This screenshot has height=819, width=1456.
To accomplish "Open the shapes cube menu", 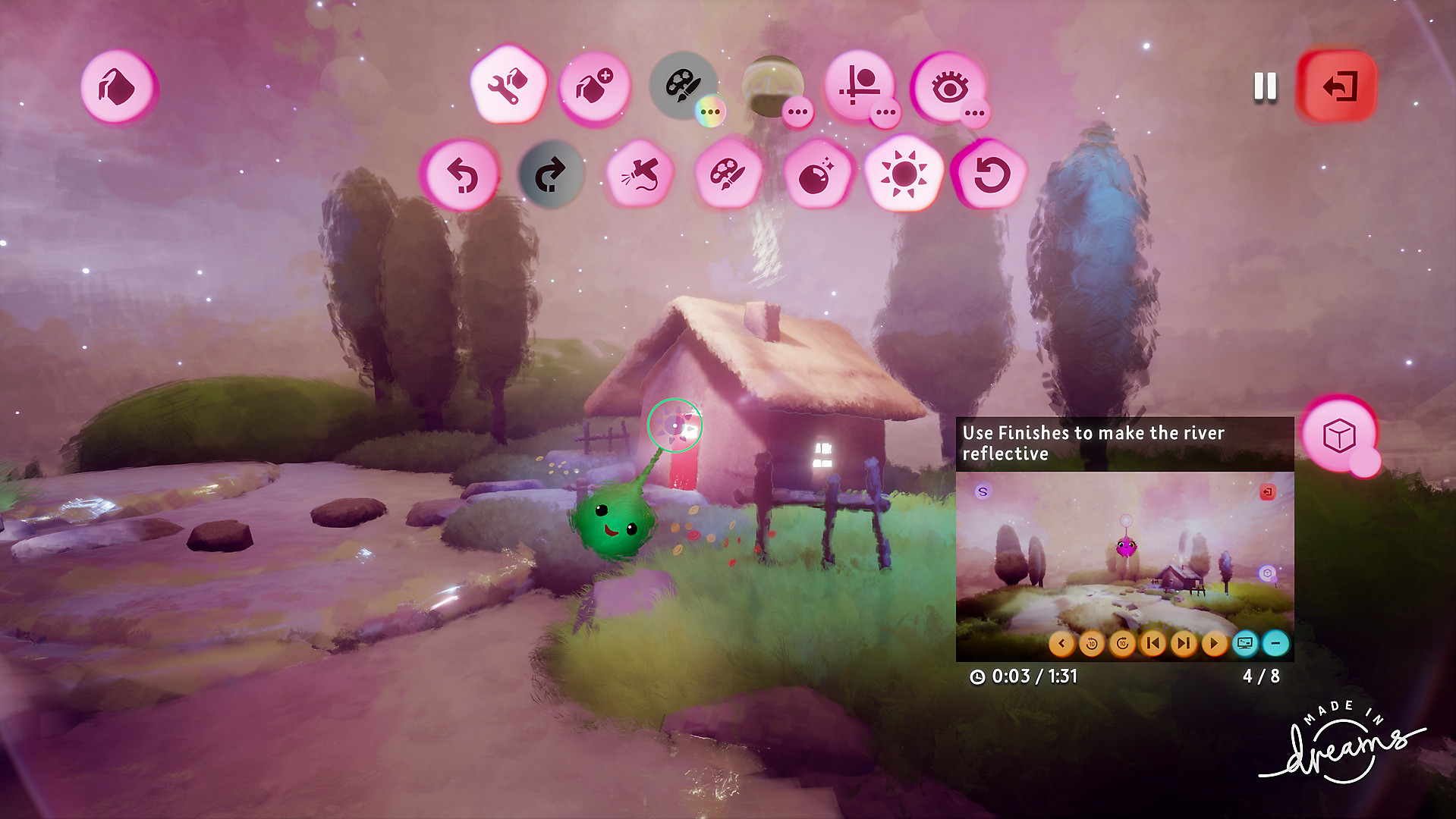I will click(x=1340, y=434).
